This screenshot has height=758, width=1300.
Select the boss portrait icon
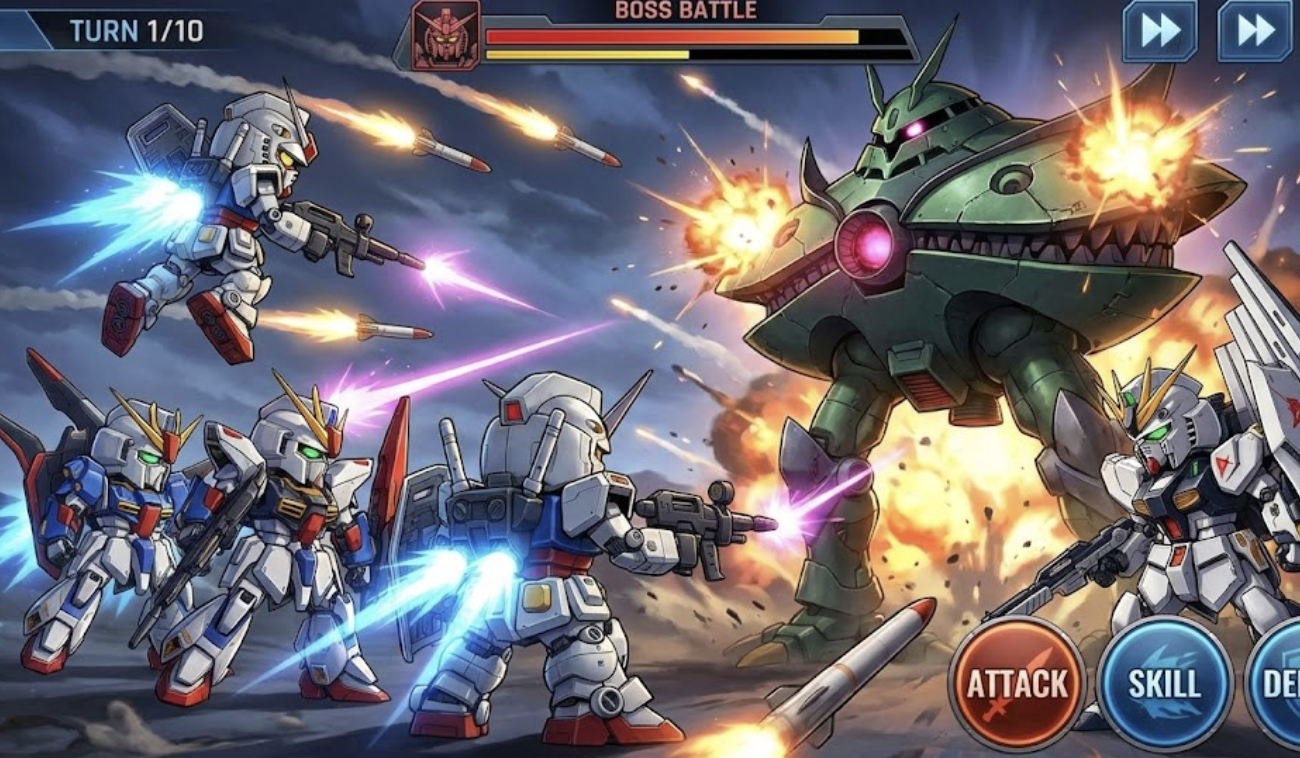[x=446, y=35]
